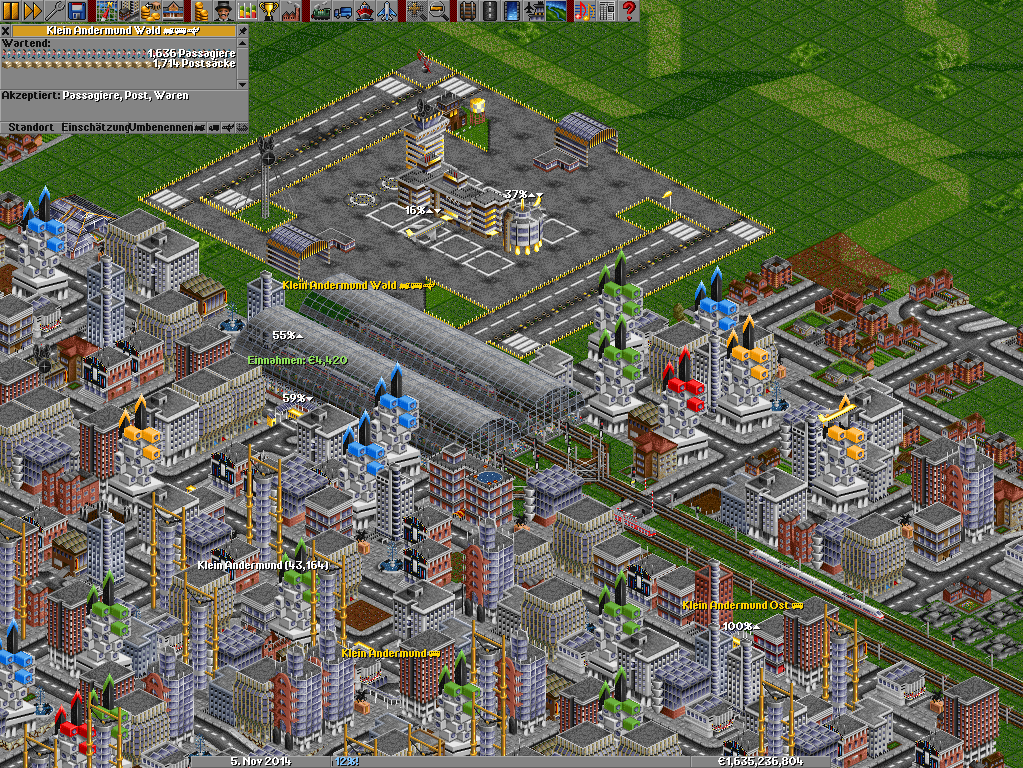Open Einschätzung ratings for the station
The width and height of the screenshot is (1023, 768).
[x=95, y=127]
